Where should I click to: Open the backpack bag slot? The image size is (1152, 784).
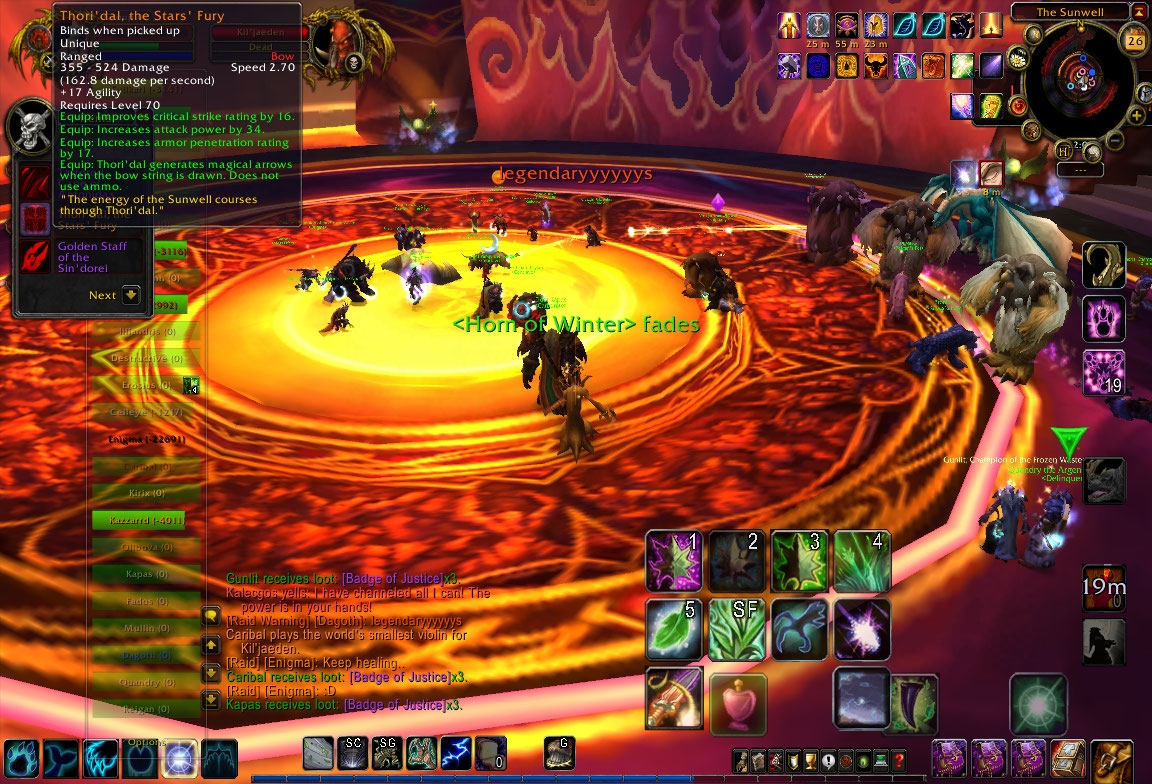tap(1110, 759)
